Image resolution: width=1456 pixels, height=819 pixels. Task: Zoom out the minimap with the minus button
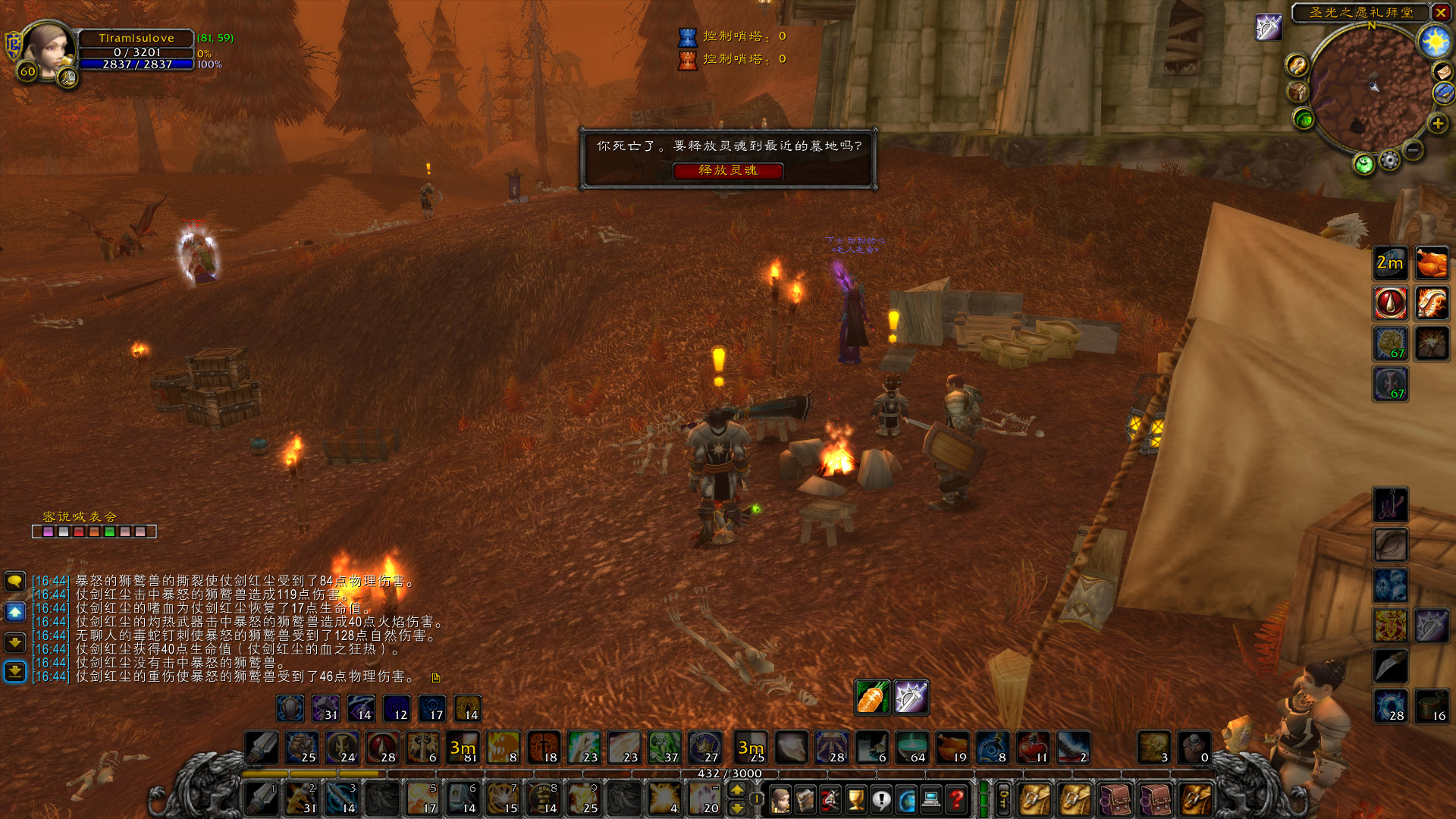pos(1412,149)
